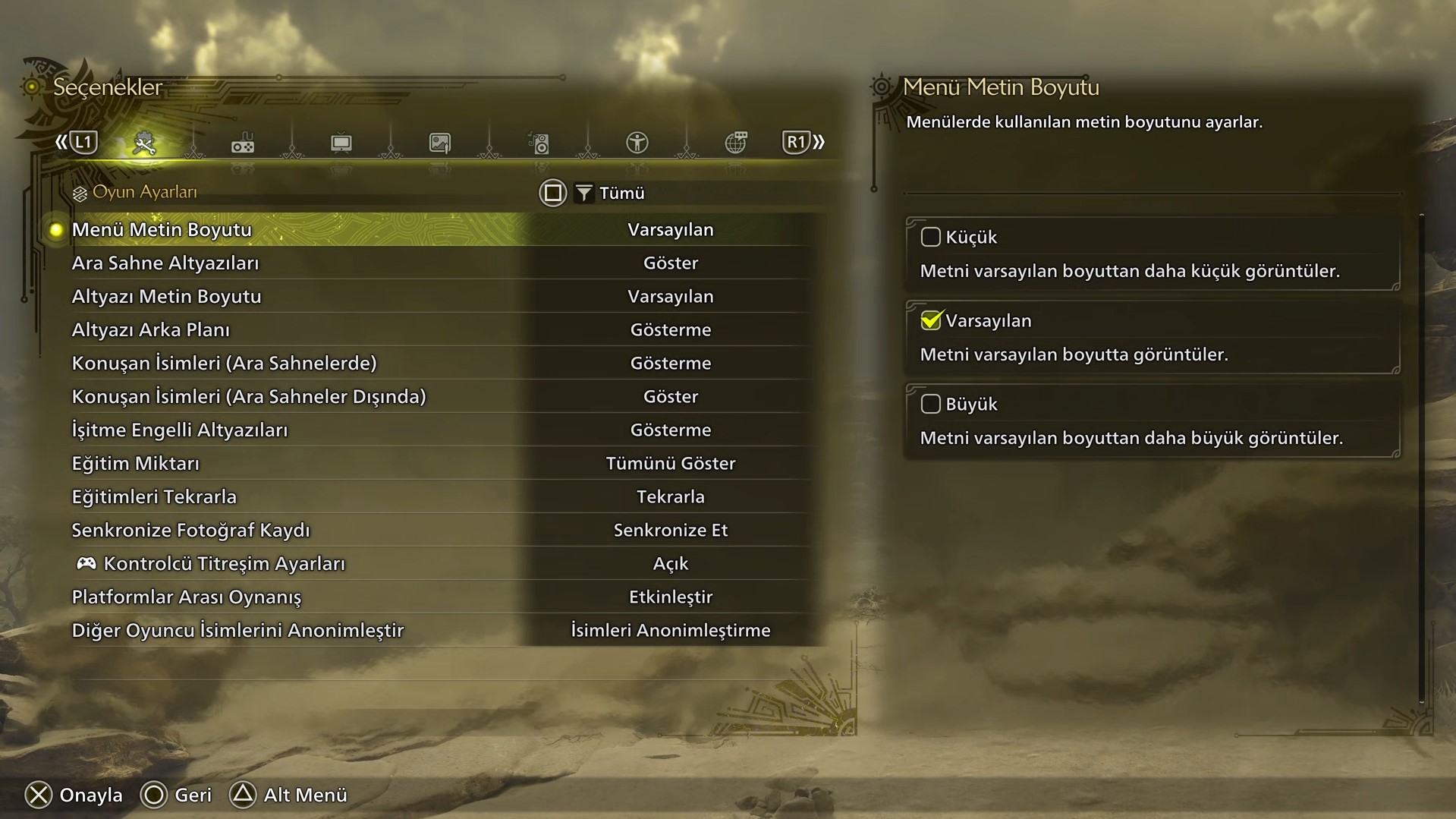1456x819 pixels.
Task: Open Senkronize Fotoğraf Kaydı setting
Action: [x=190, y=530]
